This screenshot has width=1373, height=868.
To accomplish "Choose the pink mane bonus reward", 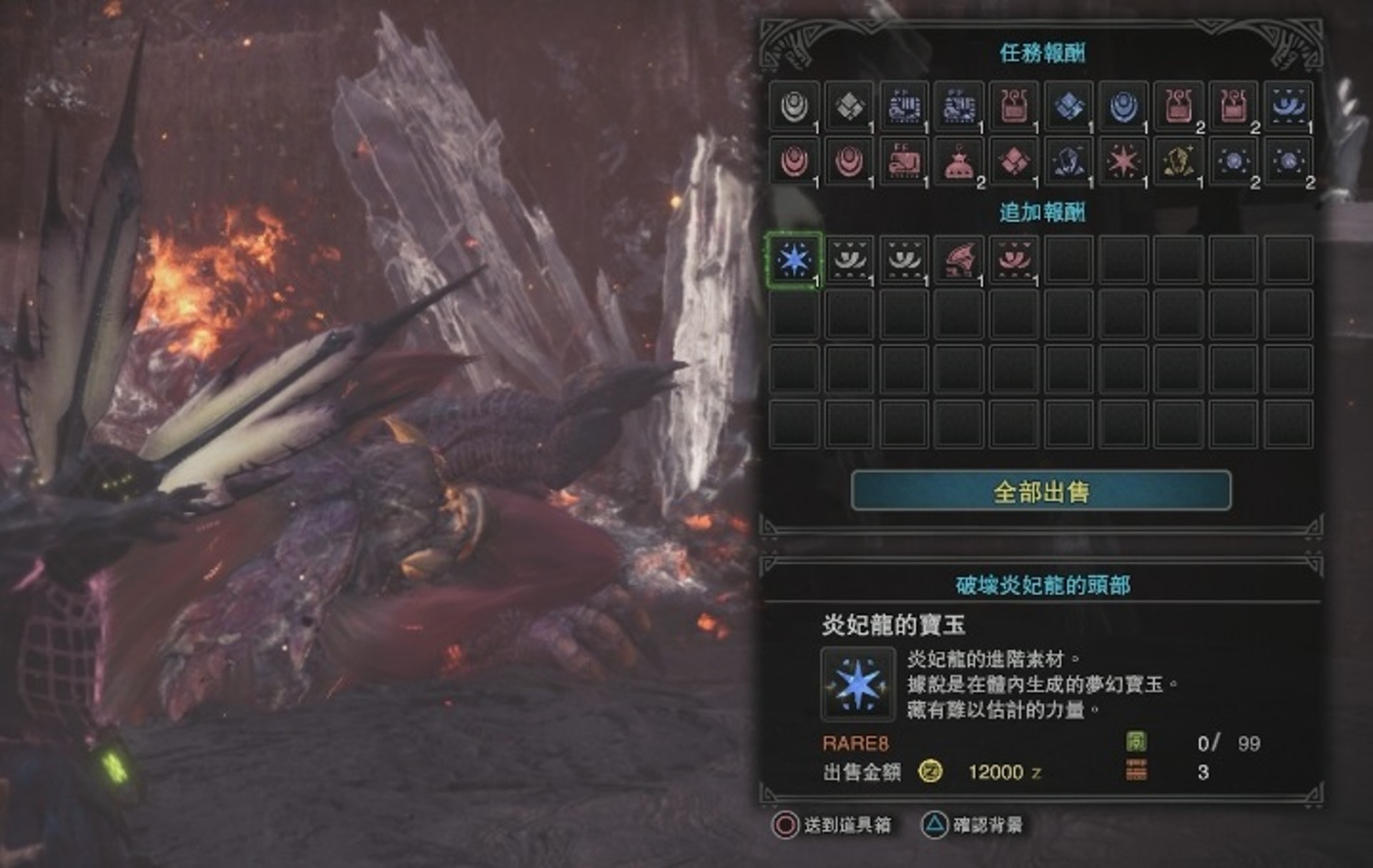I will coord(1014,260).
